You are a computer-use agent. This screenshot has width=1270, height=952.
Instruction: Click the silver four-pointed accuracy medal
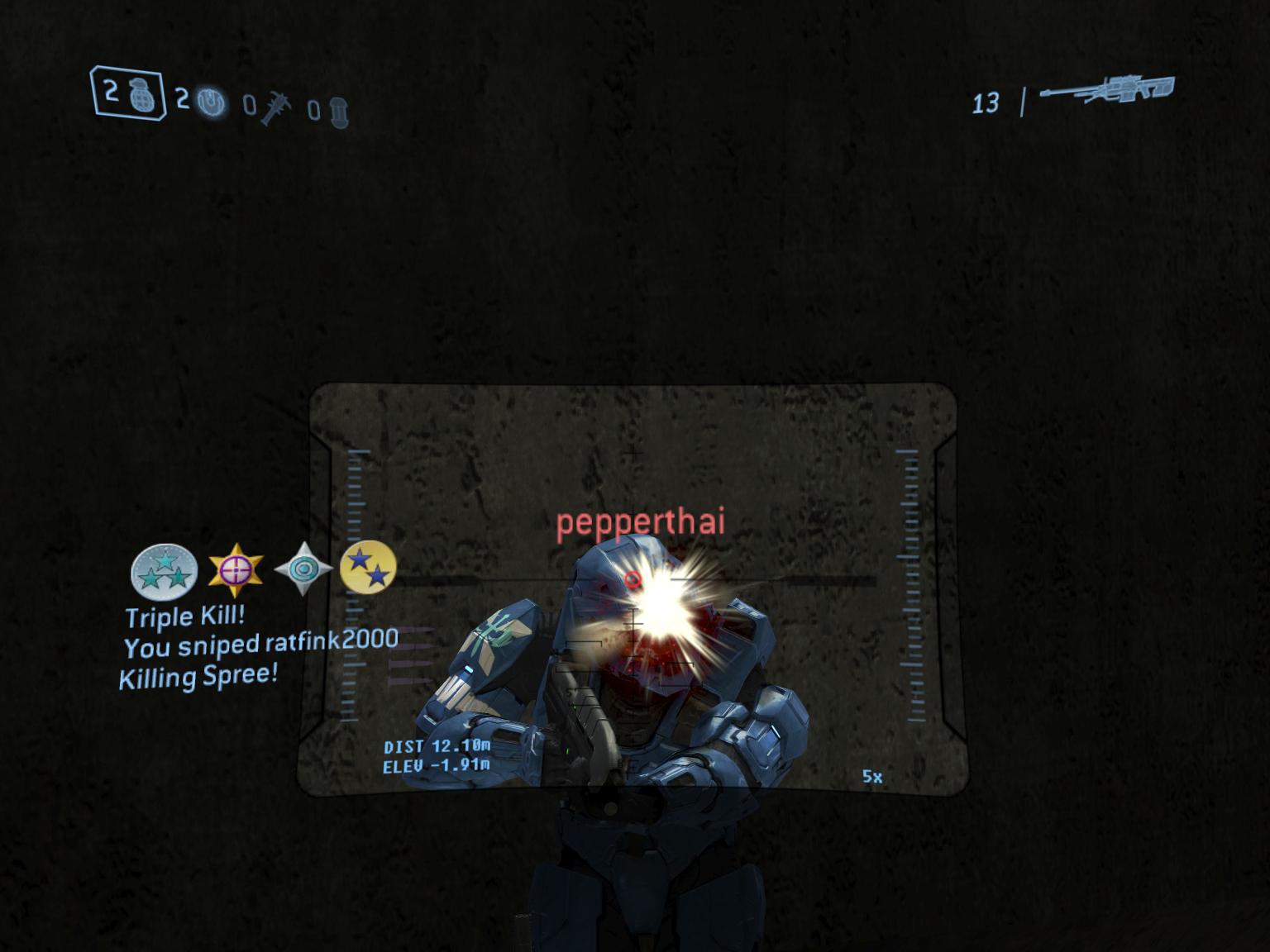coord(302,568)
